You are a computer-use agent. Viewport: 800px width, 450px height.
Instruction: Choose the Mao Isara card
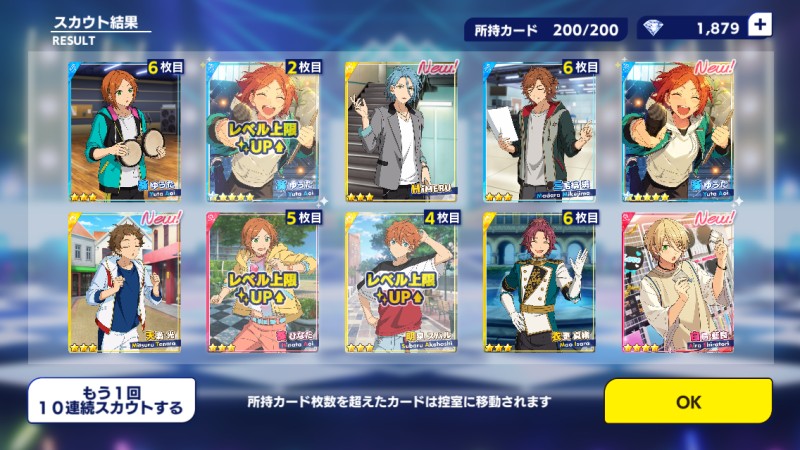(x=539, y=281)
